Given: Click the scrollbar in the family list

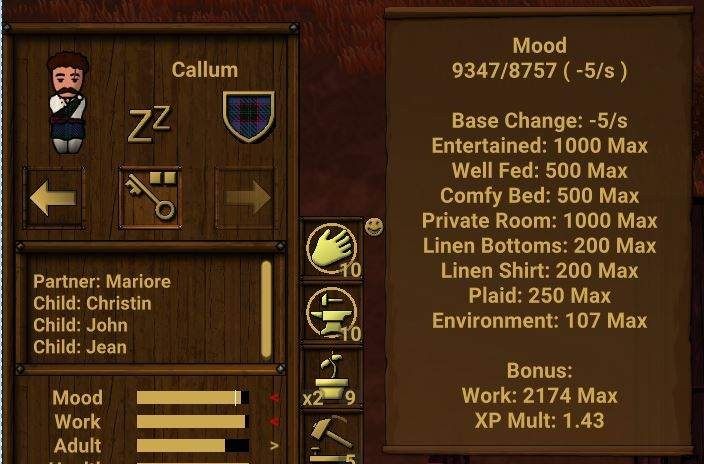Looking at the screenshot, I should (x=266, y=308).
